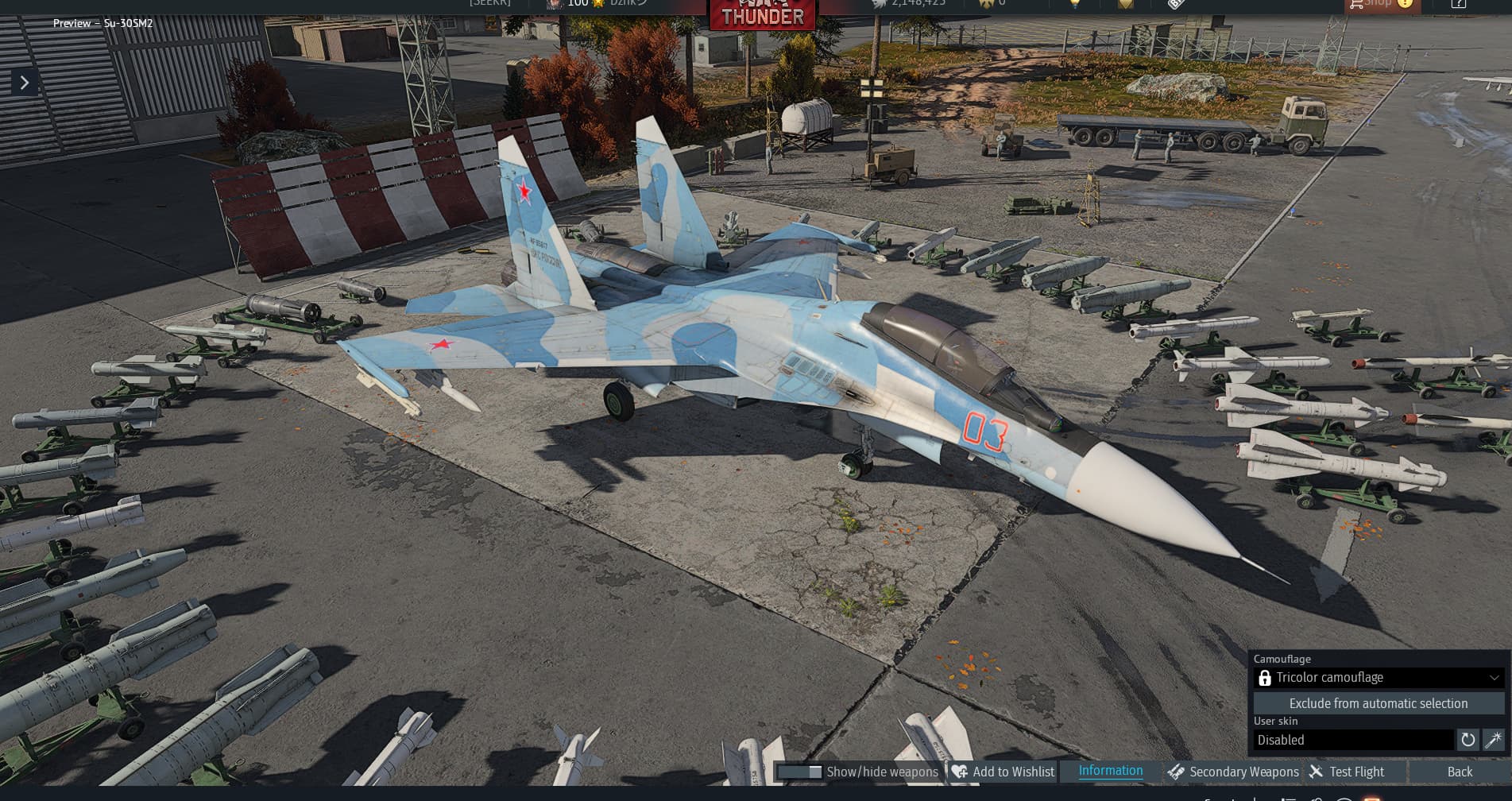Toggle the Show/hide weapons switch

799,772
